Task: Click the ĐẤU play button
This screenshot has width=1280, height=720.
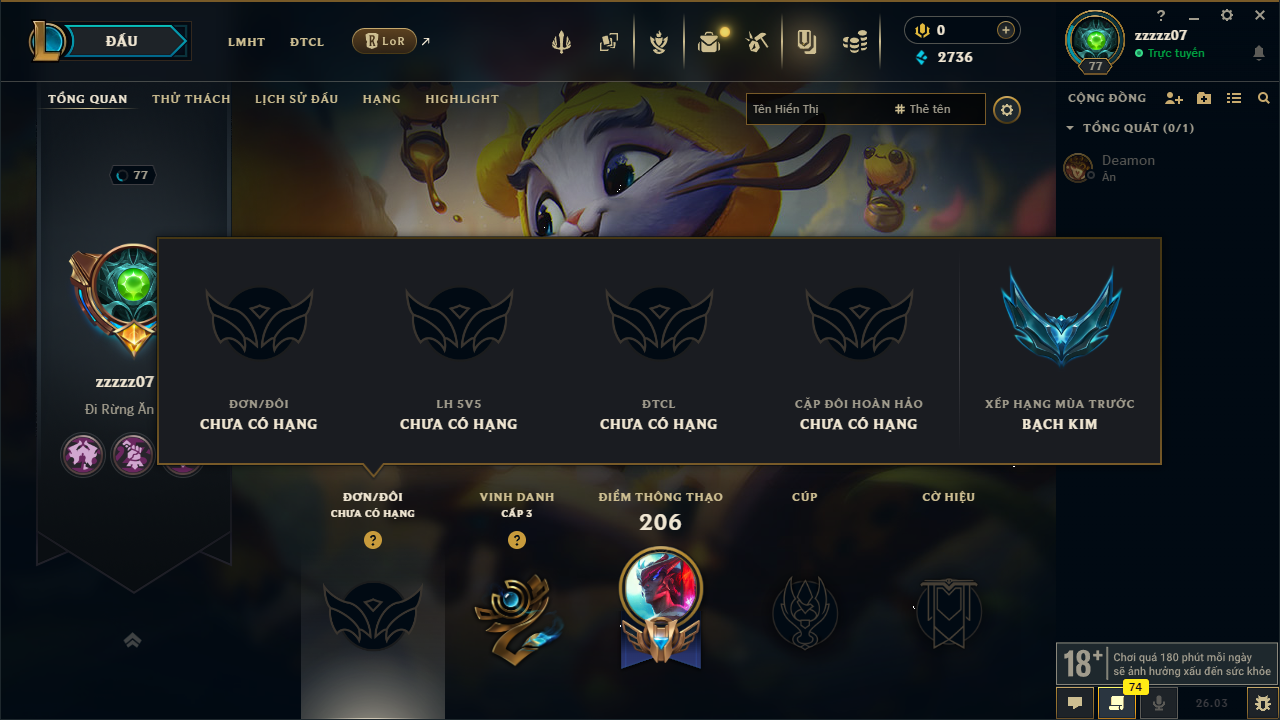Action: 121,41
